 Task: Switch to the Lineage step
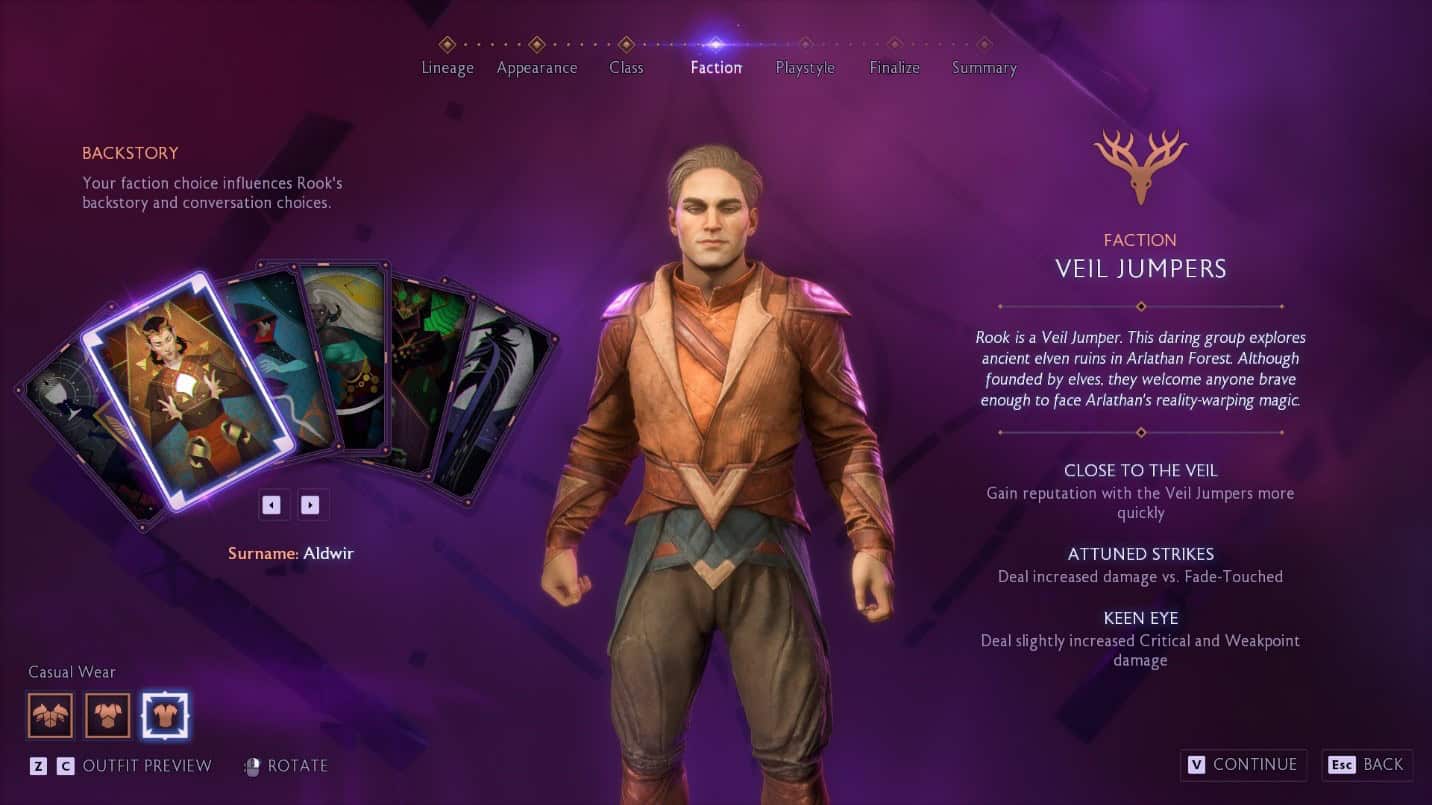447,66
